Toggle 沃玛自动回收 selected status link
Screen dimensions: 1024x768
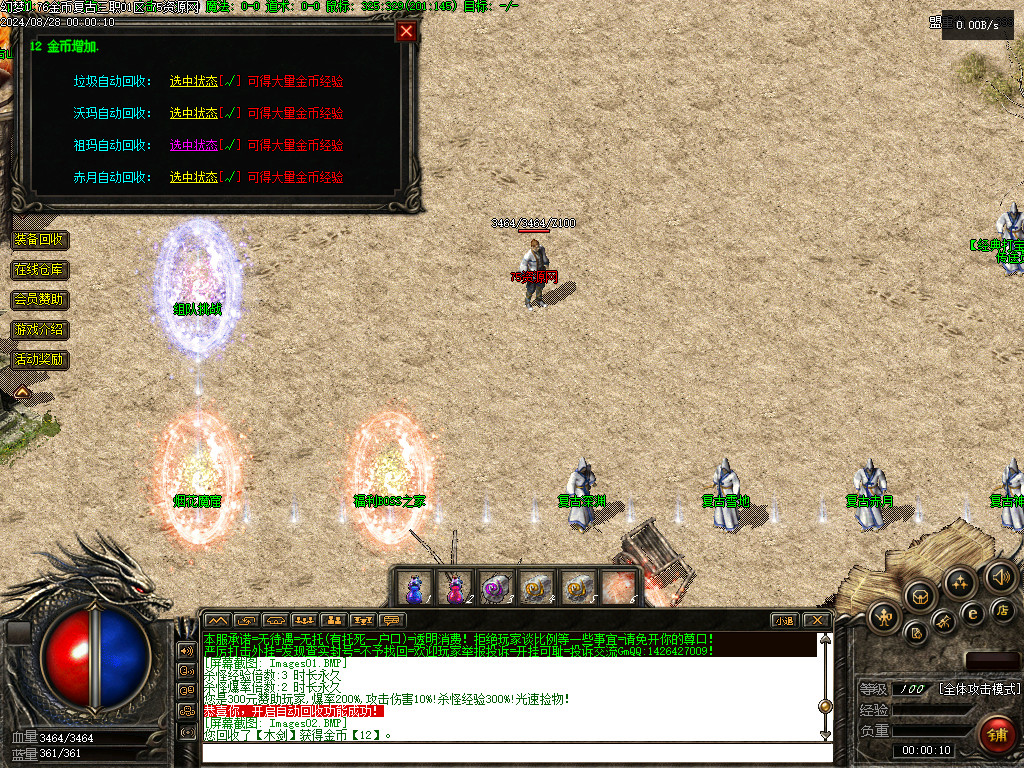pos(193,114)
